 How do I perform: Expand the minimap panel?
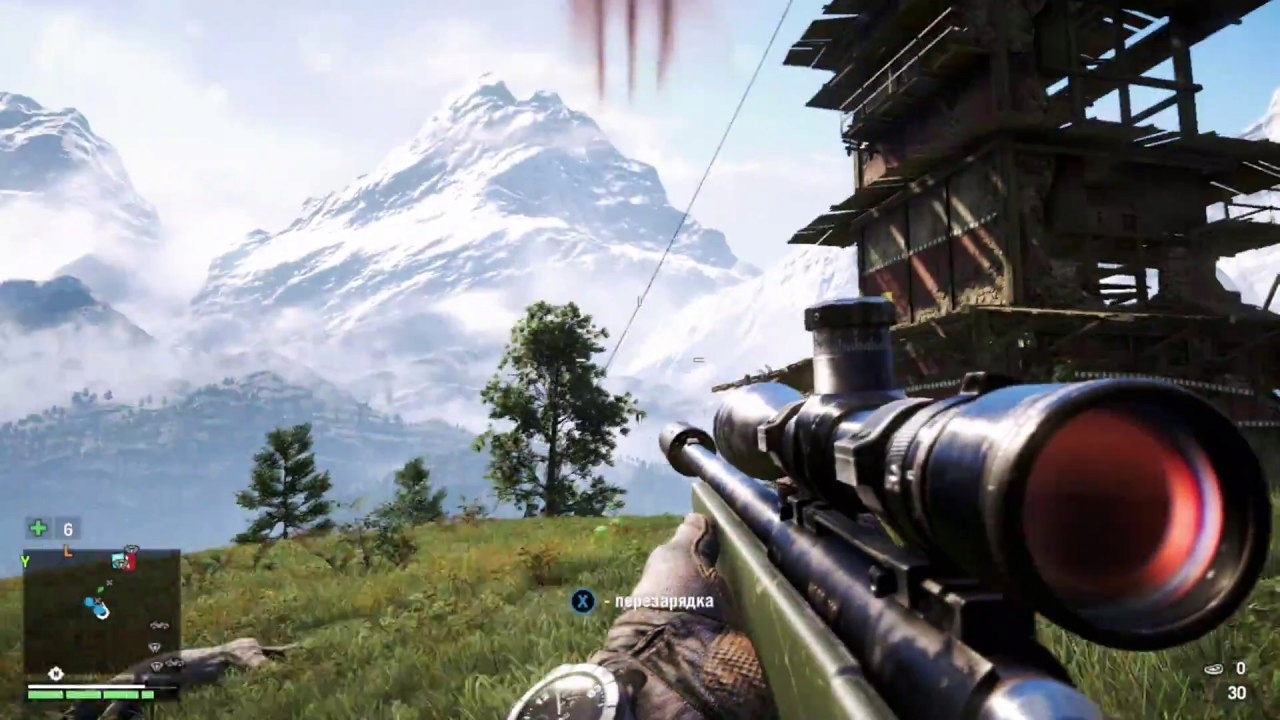click(x=100, y=615)
